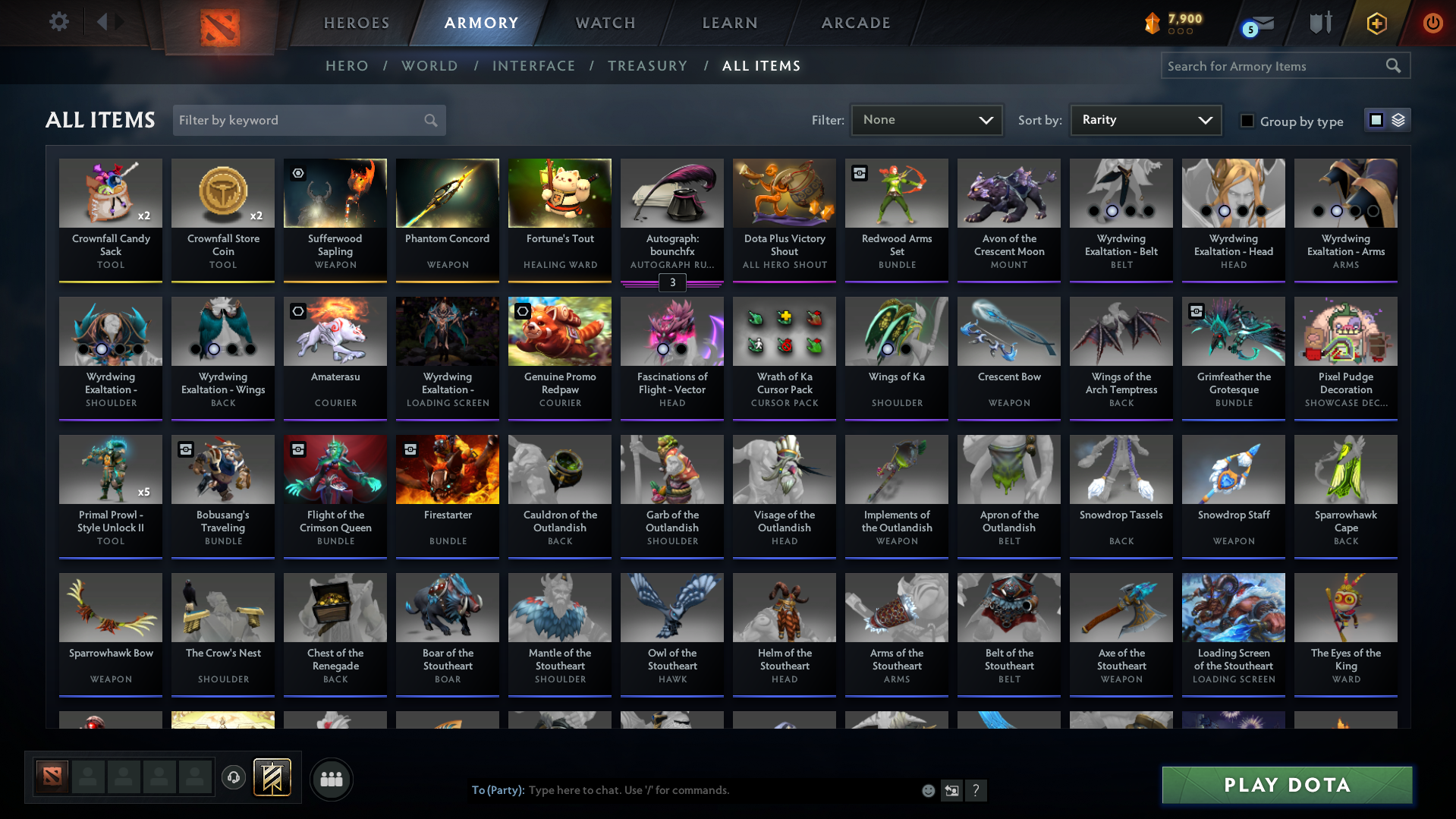Open the emoticon picker in chat

928,790
